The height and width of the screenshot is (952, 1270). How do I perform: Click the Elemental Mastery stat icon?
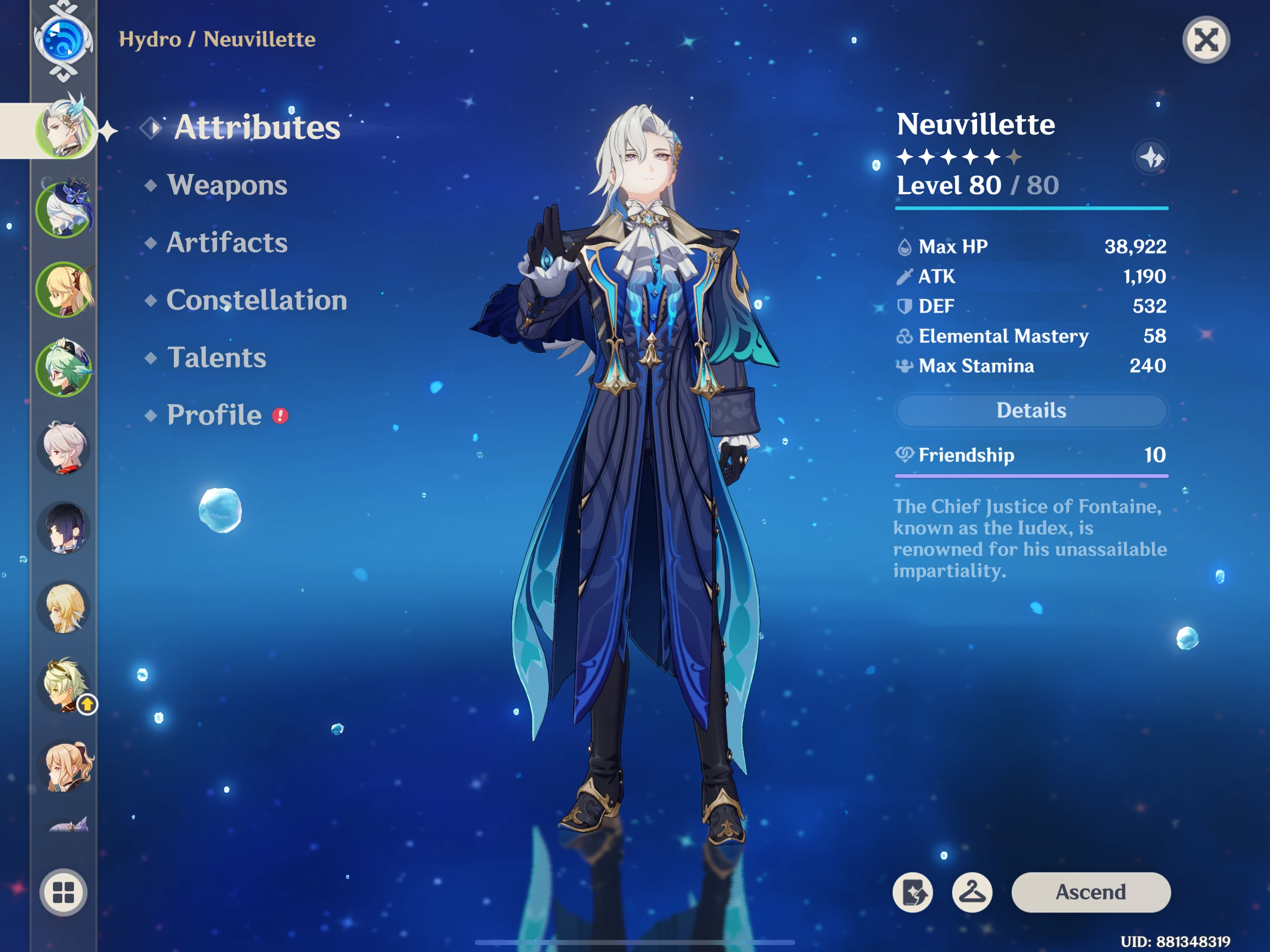click(x=905, y=336)
